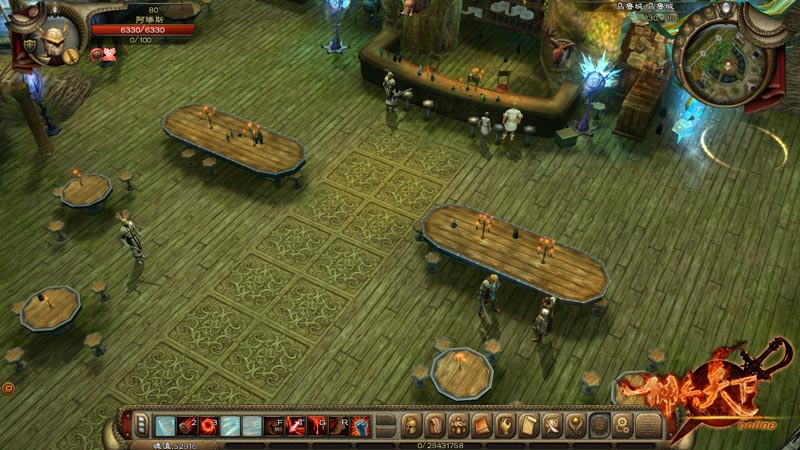Activate the skill in hotbar slot 2

[187, 425]
